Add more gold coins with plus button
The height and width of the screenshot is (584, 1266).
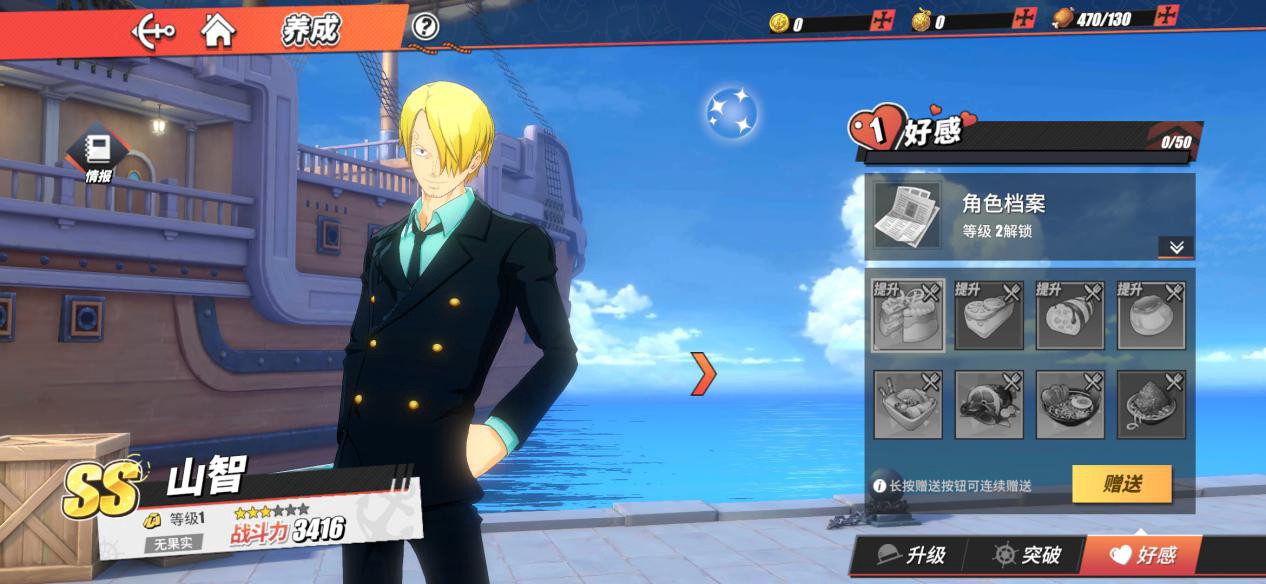click(881, 20)
